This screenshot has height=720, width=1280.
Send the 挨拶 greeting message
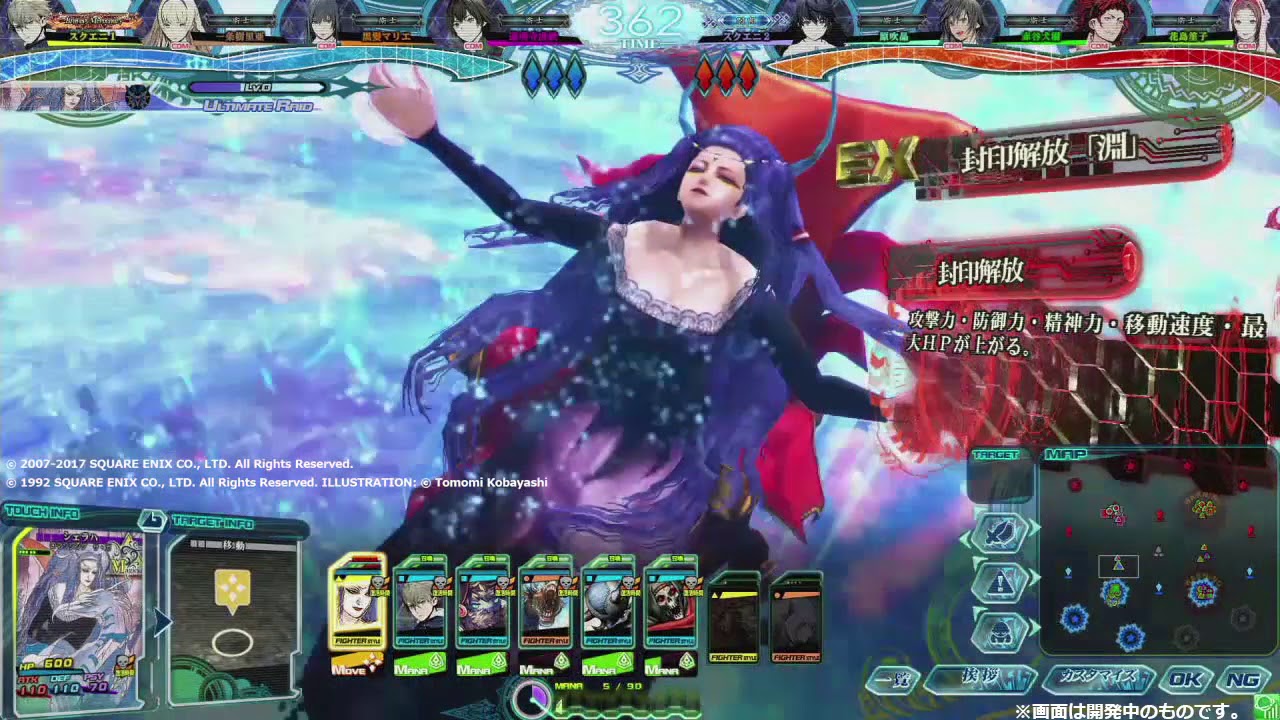tap(980, 680)
